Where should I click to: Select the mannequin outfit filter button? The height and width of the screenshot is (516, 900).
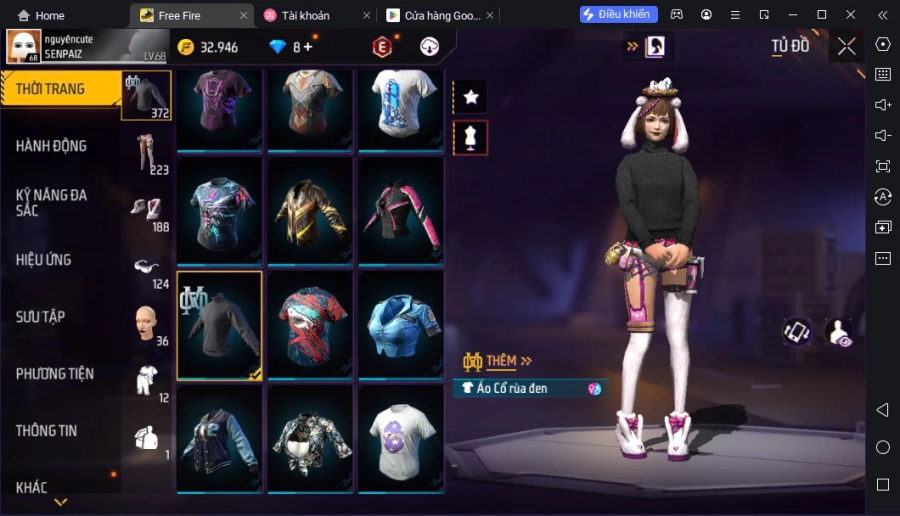470,138
